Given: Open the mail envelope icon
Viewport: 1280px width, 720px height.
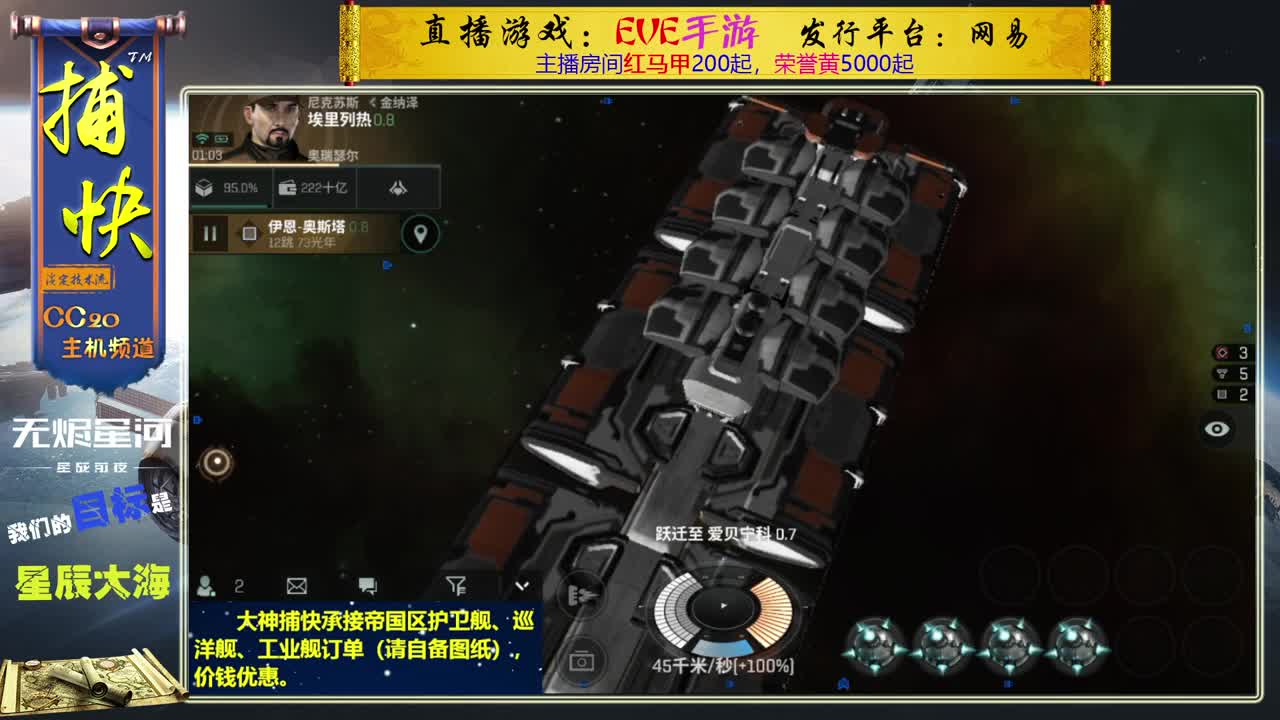Looking at the screenshot, I should pos(295,585).
